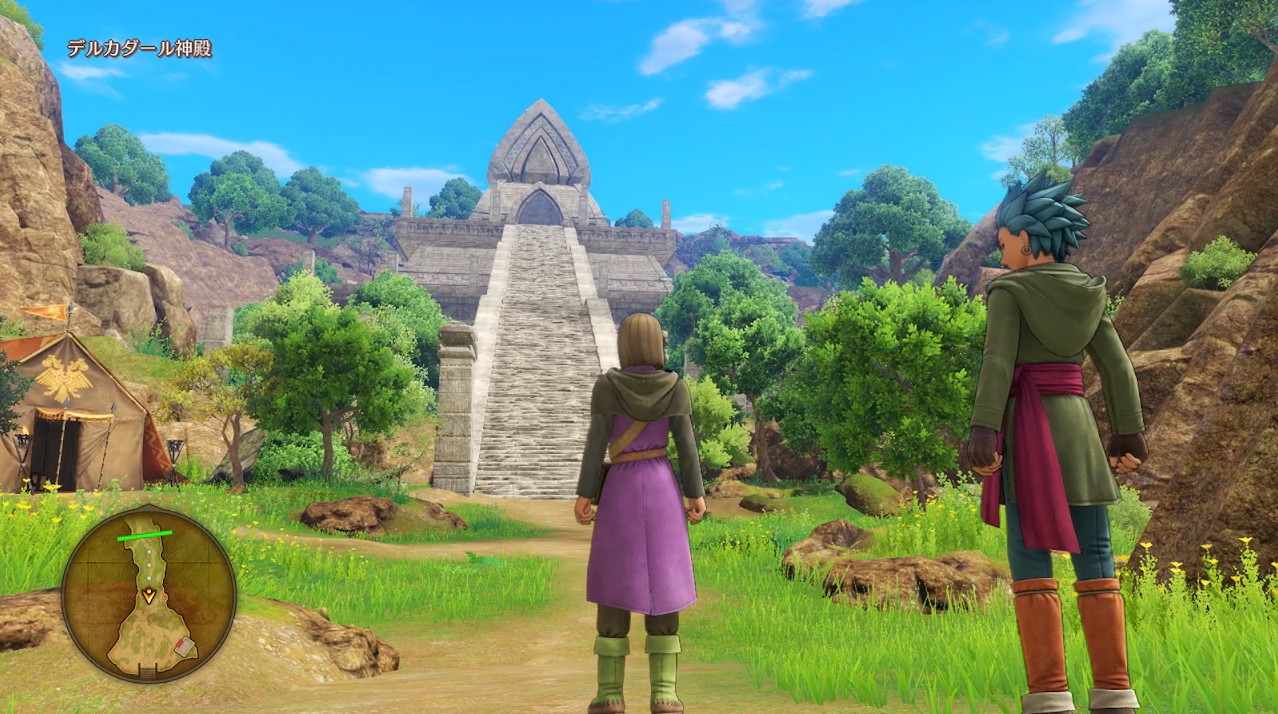Select the green exit line on the minimap

(x=144, y=535)
